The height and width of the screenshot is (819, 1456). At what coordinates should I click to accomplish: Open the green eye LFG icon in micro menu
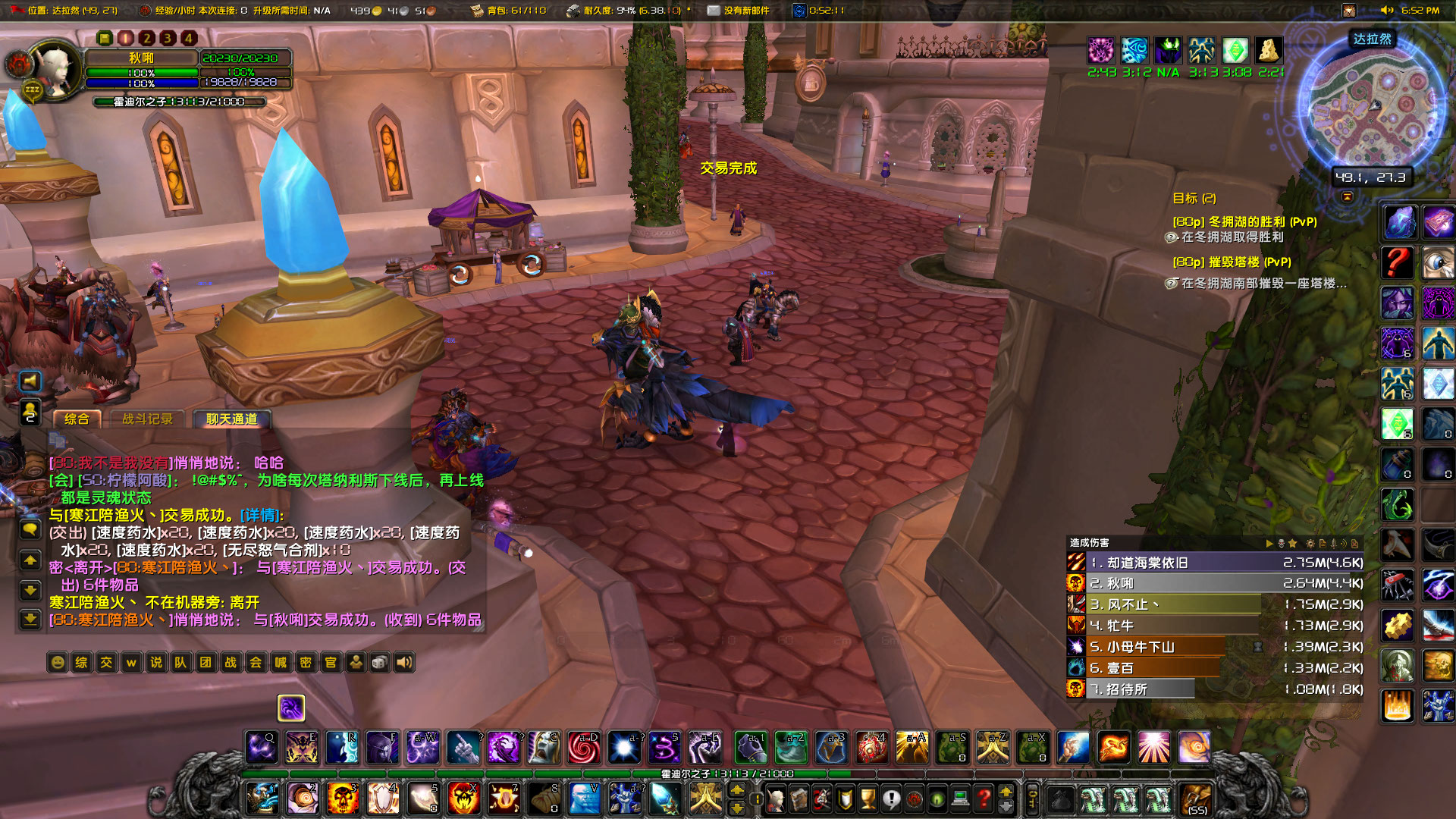click(938, 800)
